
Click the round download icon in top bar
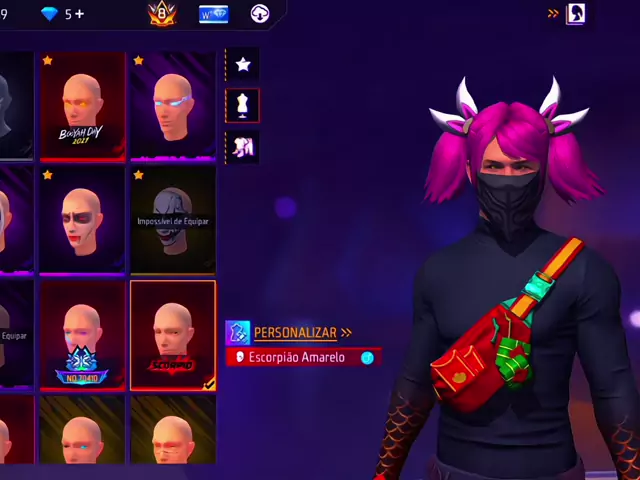[260, 14]
